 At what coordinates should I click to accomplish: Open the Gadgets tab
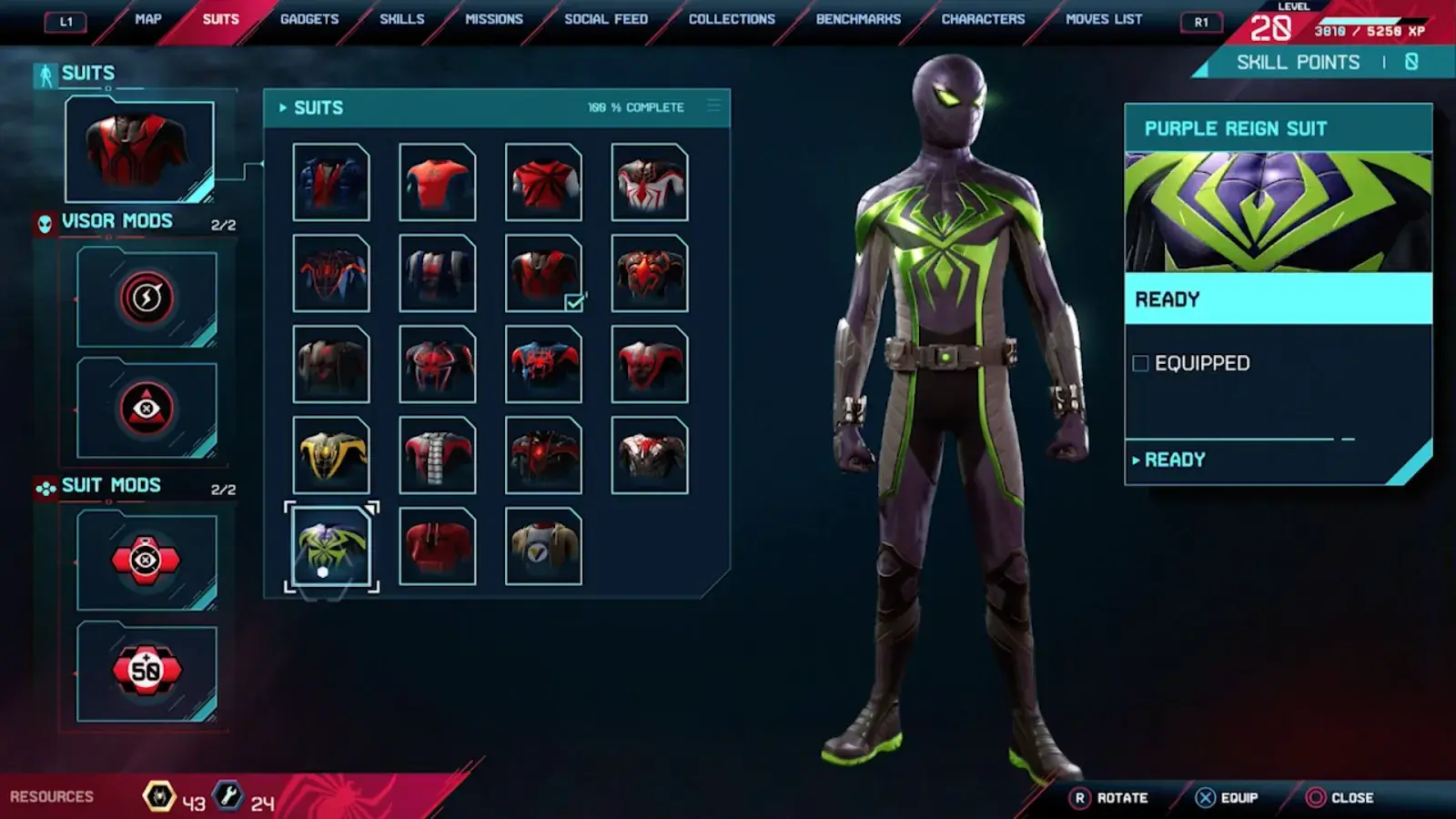tap(309, 19)
